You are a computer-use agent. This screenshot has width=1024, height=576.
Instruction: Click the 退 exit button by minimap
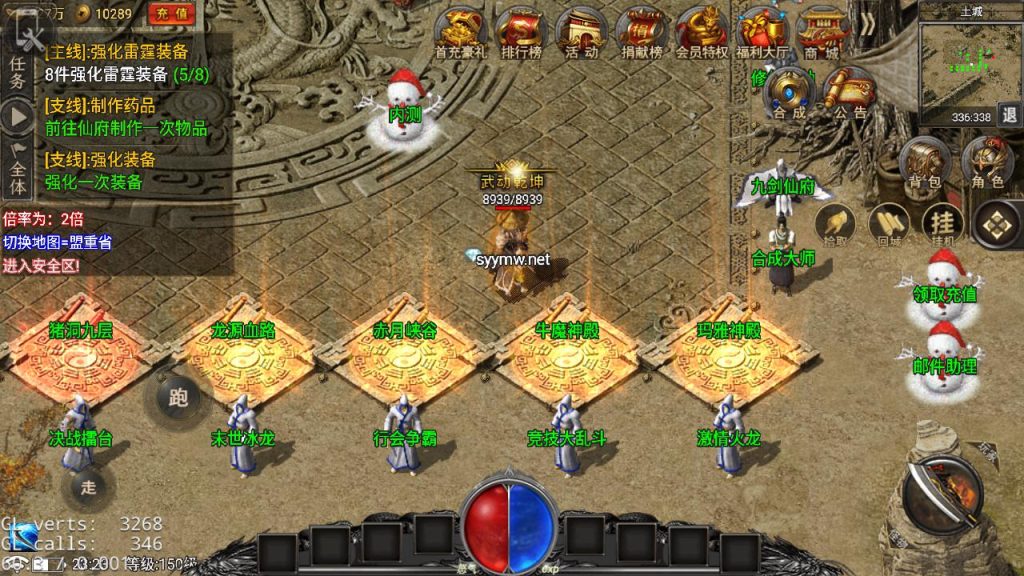[1008, 116]
